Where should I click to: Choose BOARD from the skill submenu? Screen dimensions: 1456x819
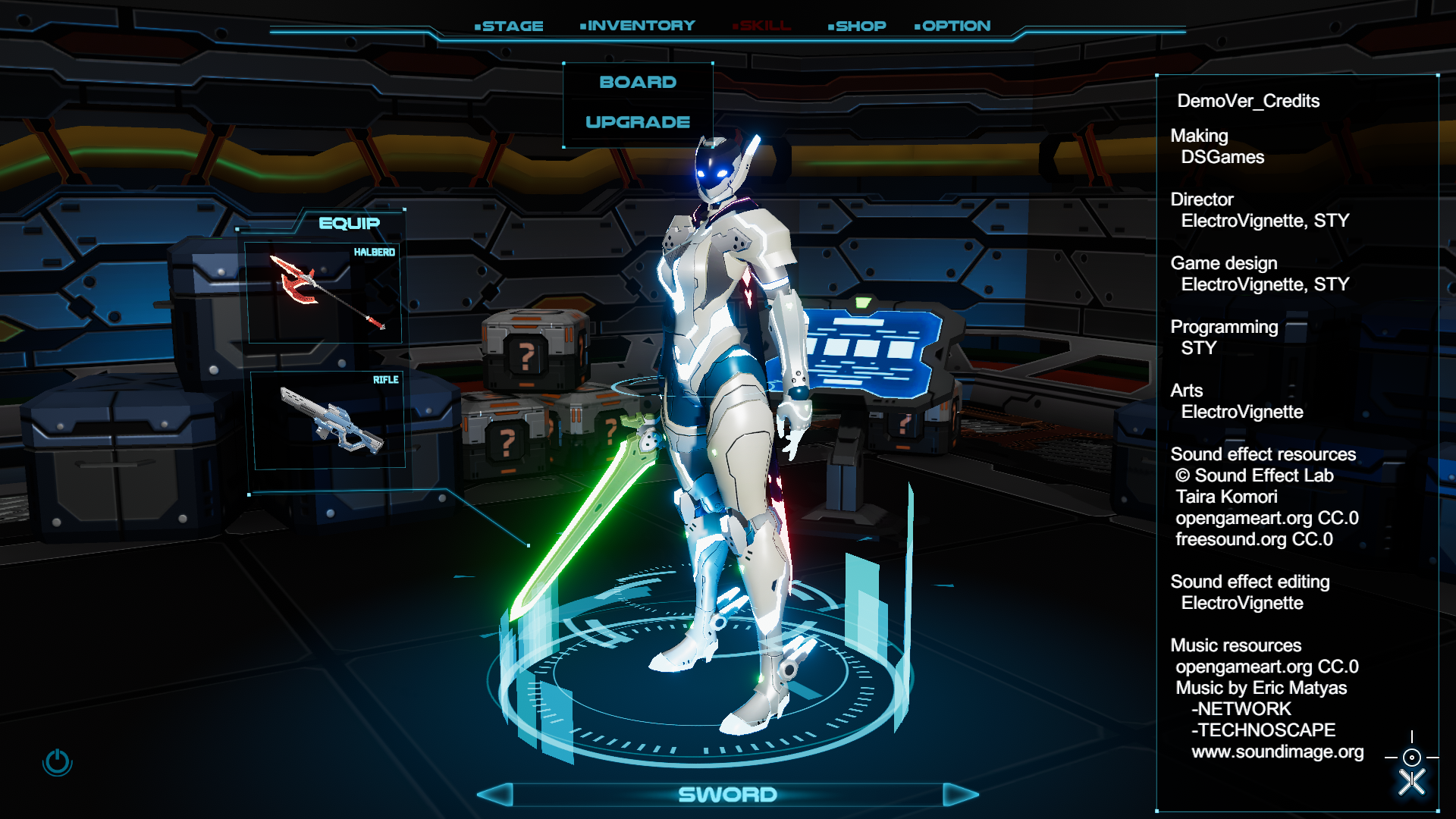(x=638, y=82)
